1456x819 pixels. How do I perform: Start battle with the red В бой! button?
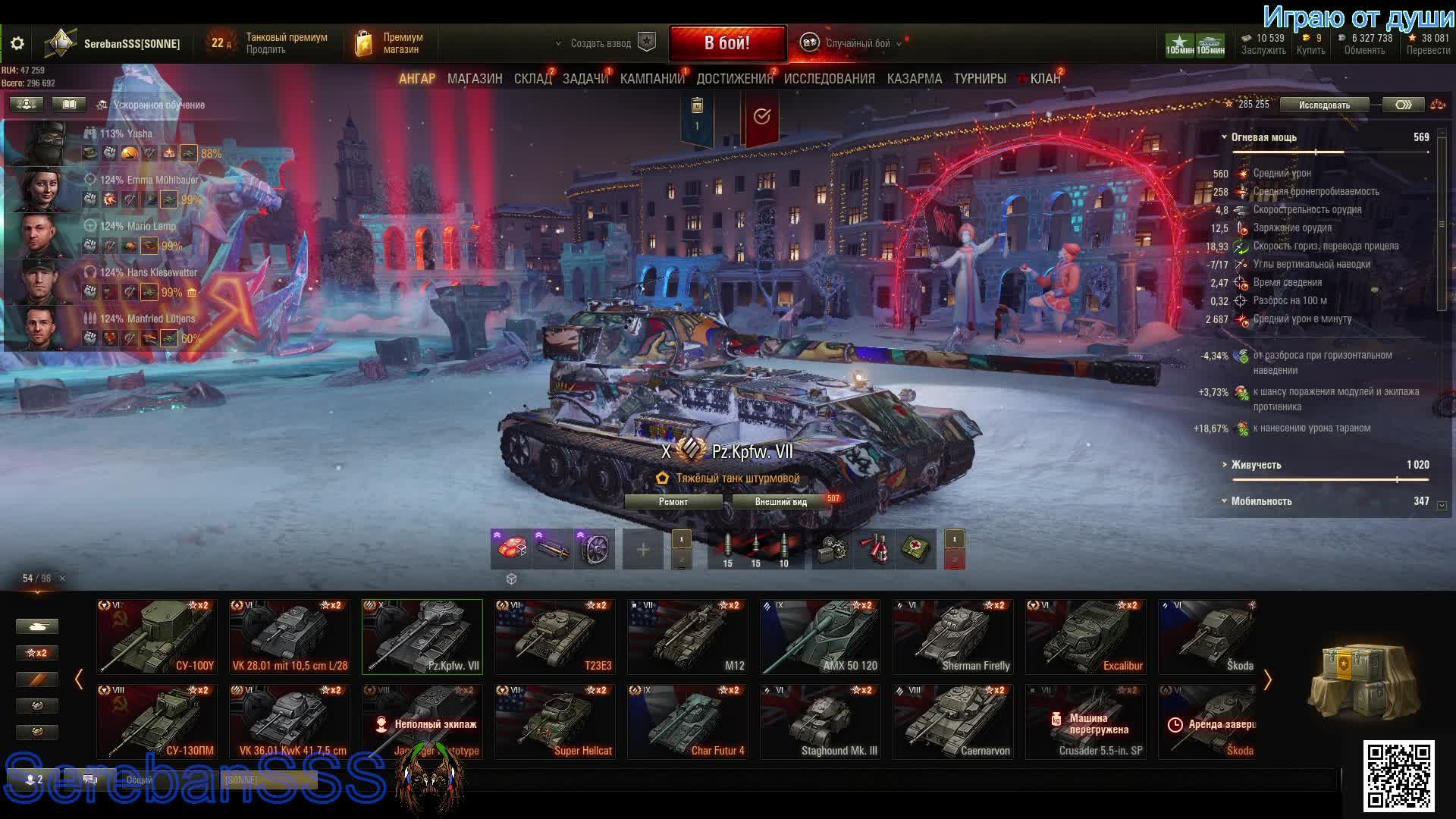[726, 43]
